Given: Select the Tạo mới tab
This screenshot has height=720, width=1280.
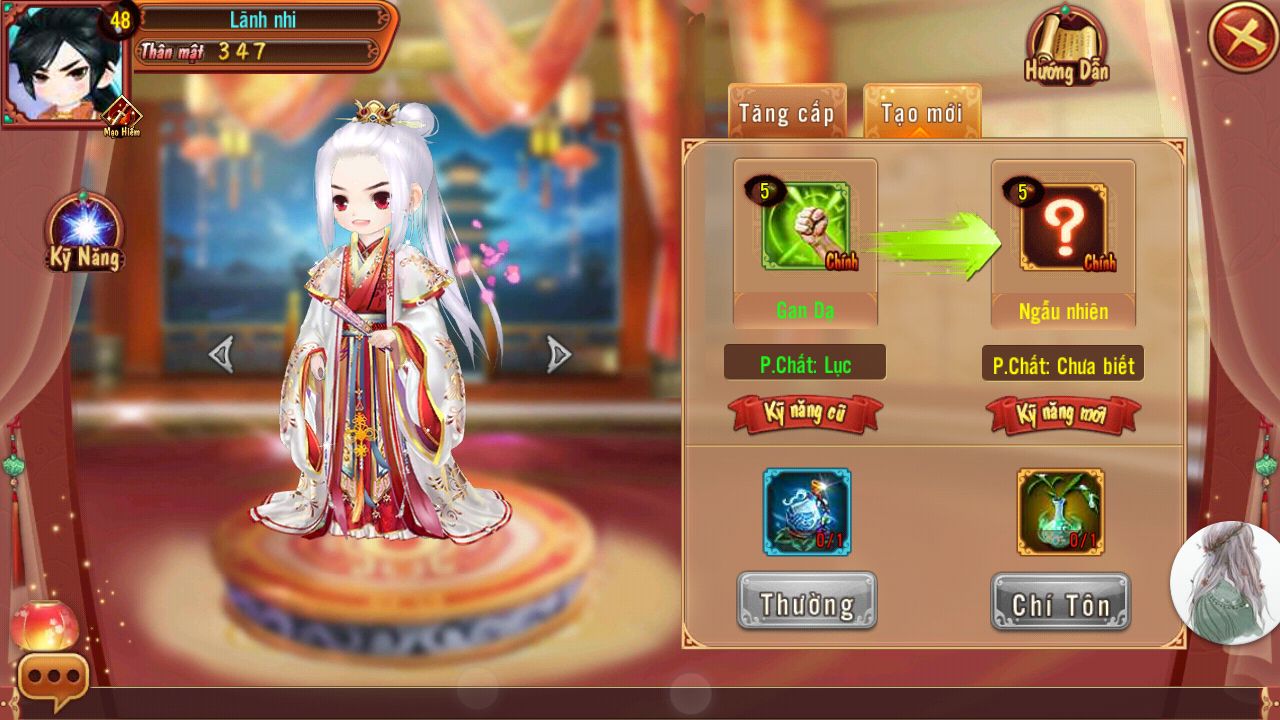Looking at the screenshot, I should pyautogui.click(x=922, y=112).
